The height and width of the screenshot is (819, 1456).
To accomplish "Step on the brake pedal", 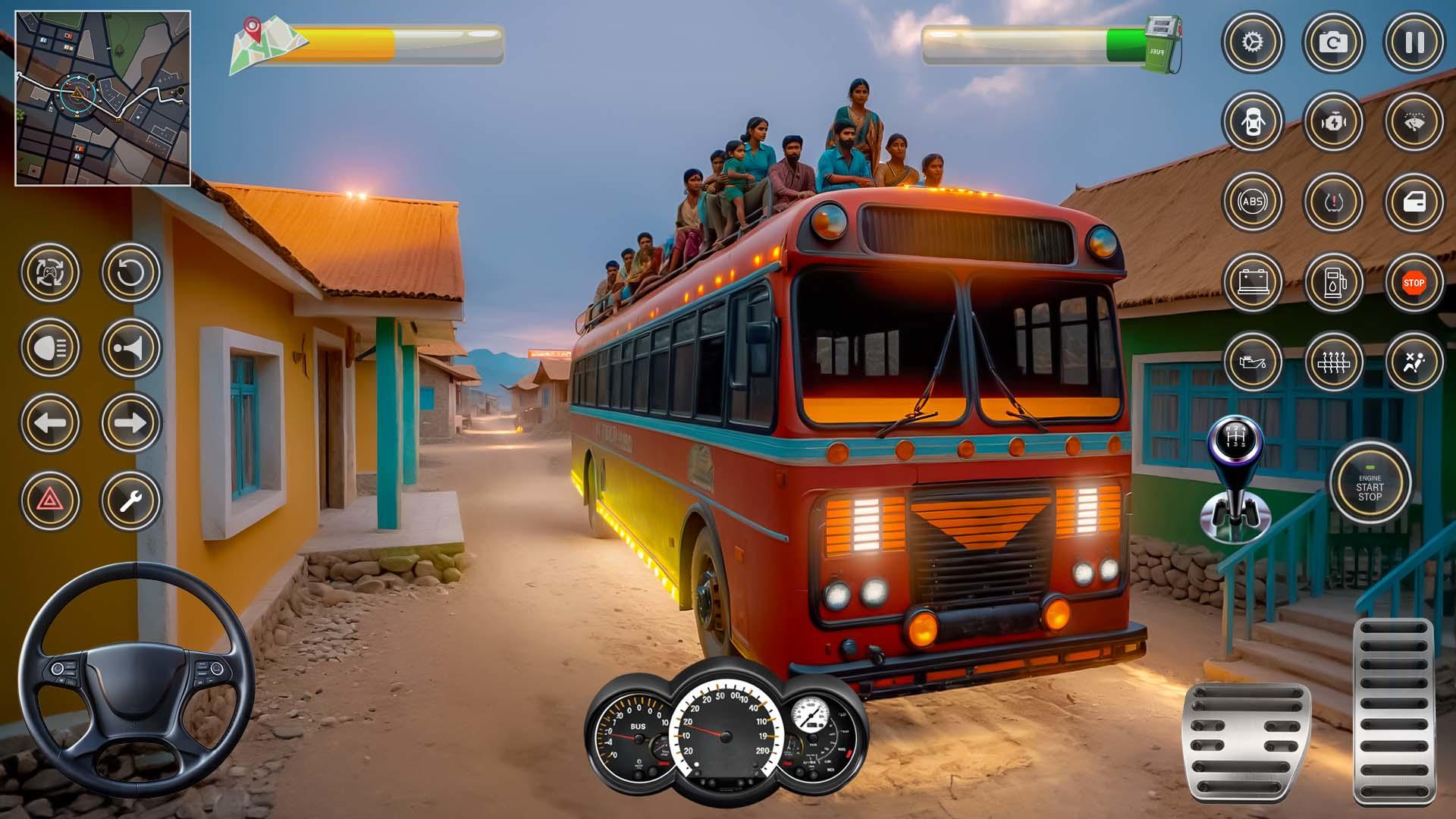I will point(1246,742).
